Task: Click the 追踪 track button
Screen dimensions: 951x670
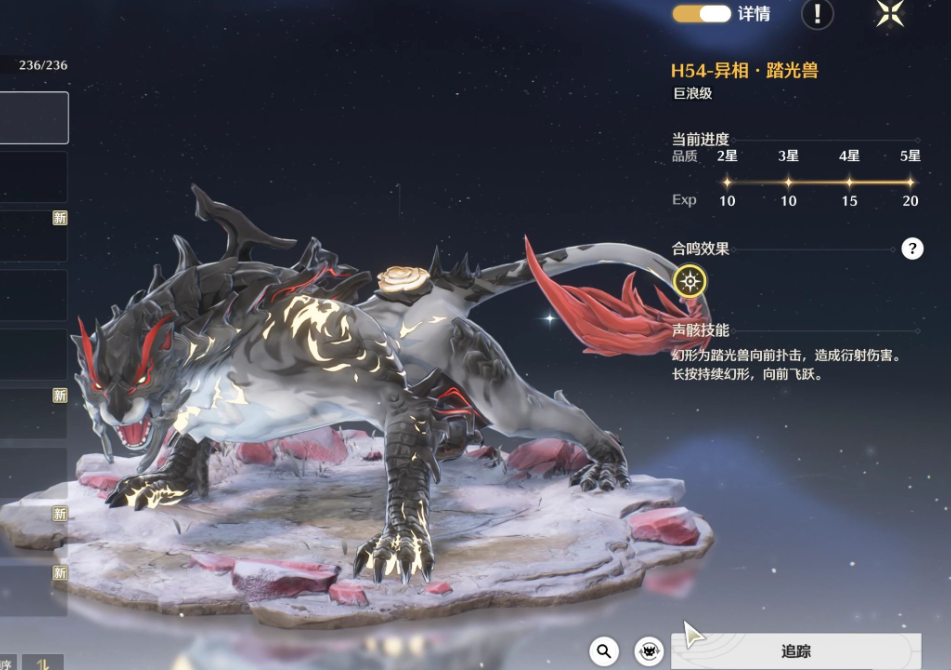Action: pyautogui.click(x=796, y=652)
